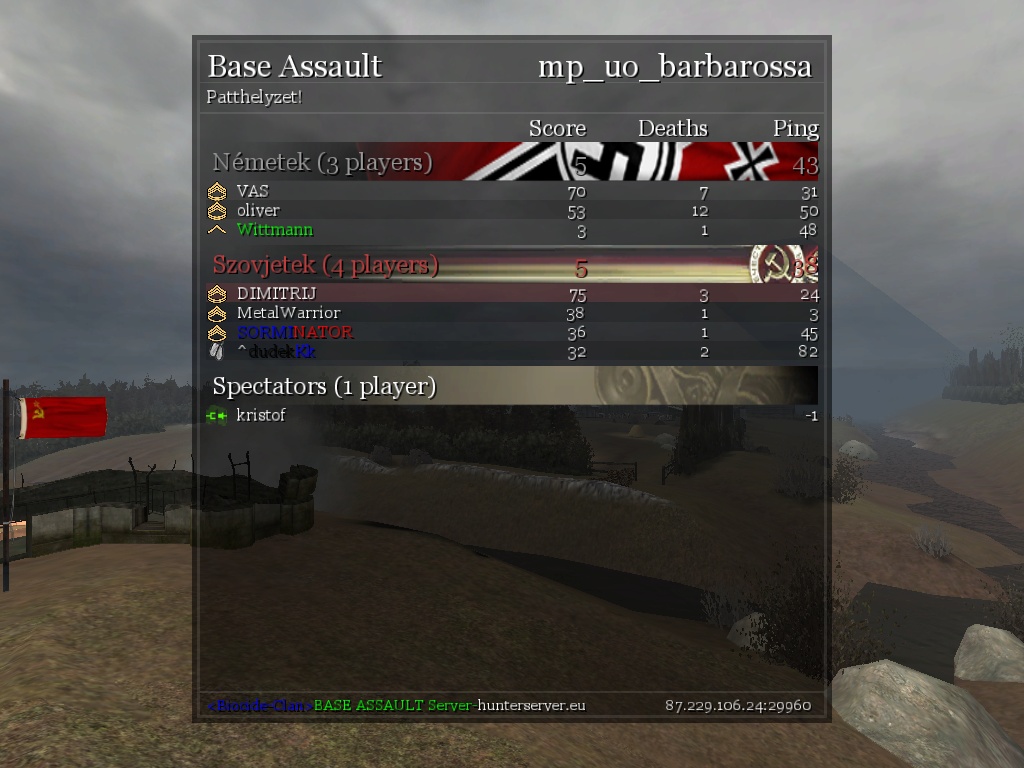Choose the ^dudekKk player row
1024x768 pixels.
[x=276, y=351]
